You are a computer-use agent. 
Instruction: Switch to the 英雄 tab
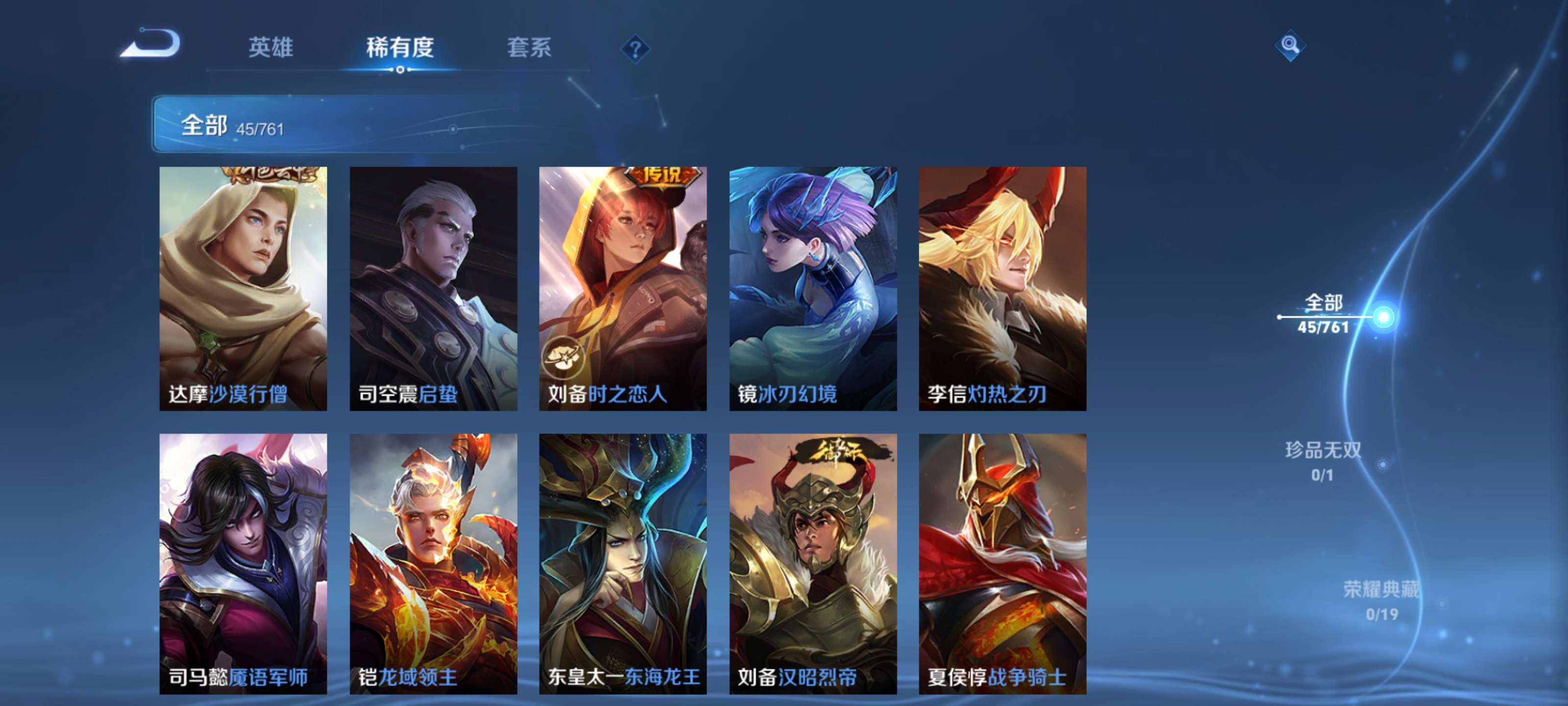271,49
